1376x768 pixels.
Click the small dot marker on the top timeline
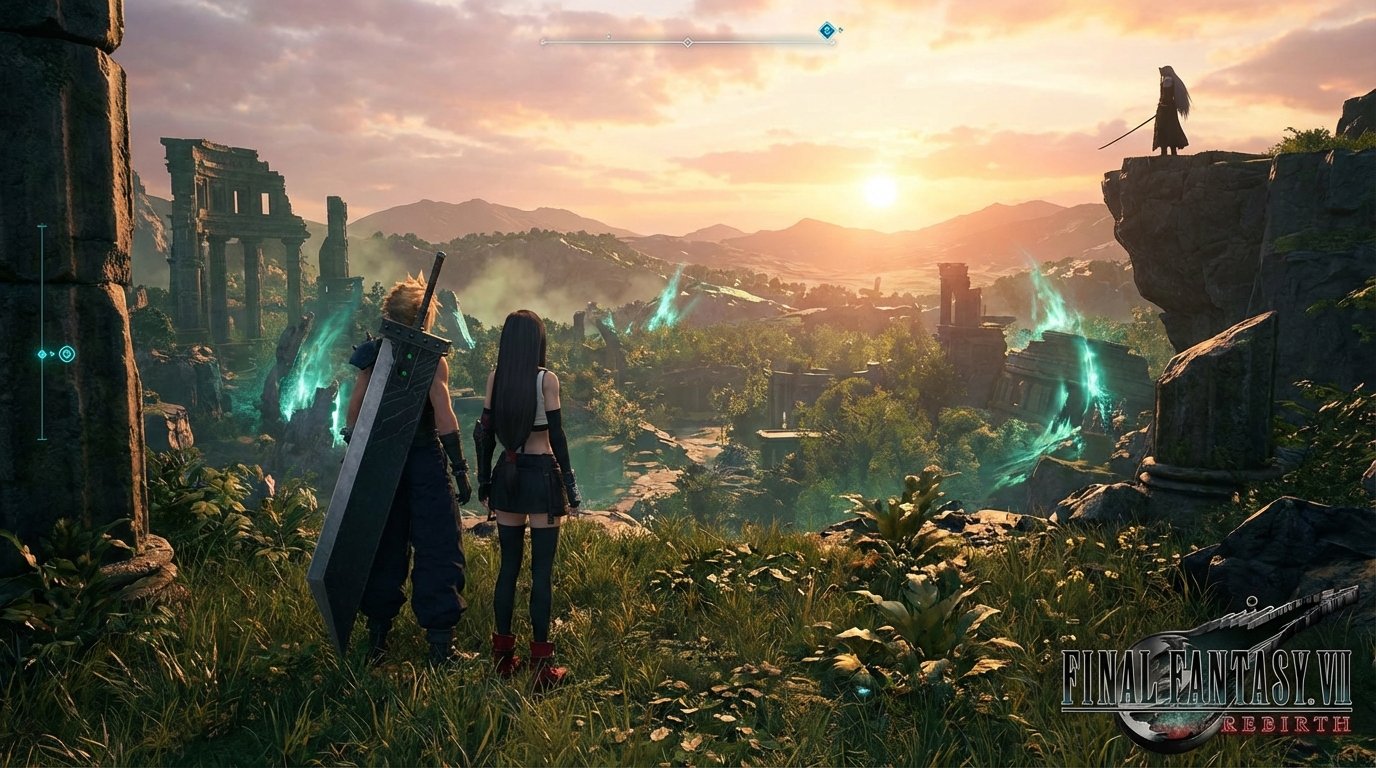[609, 36]
